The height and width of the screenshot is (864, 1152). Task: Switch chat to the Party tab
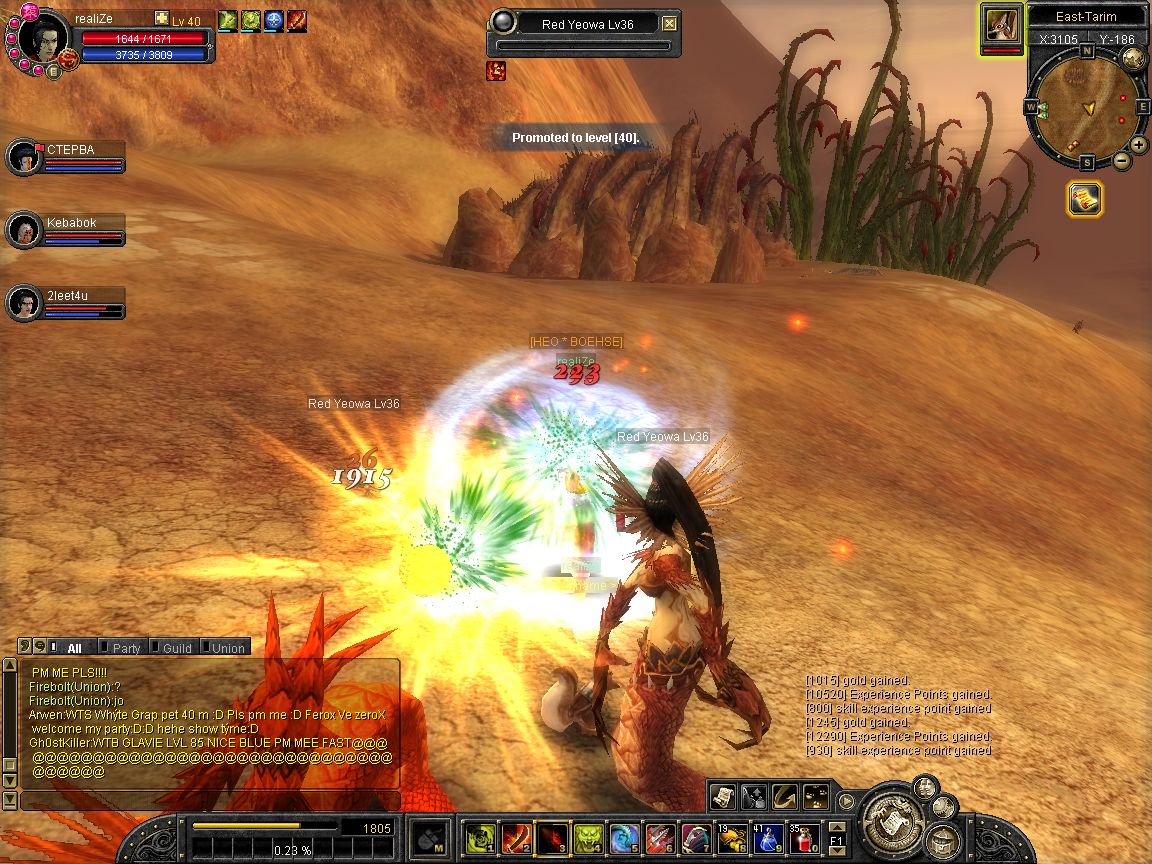126,648
